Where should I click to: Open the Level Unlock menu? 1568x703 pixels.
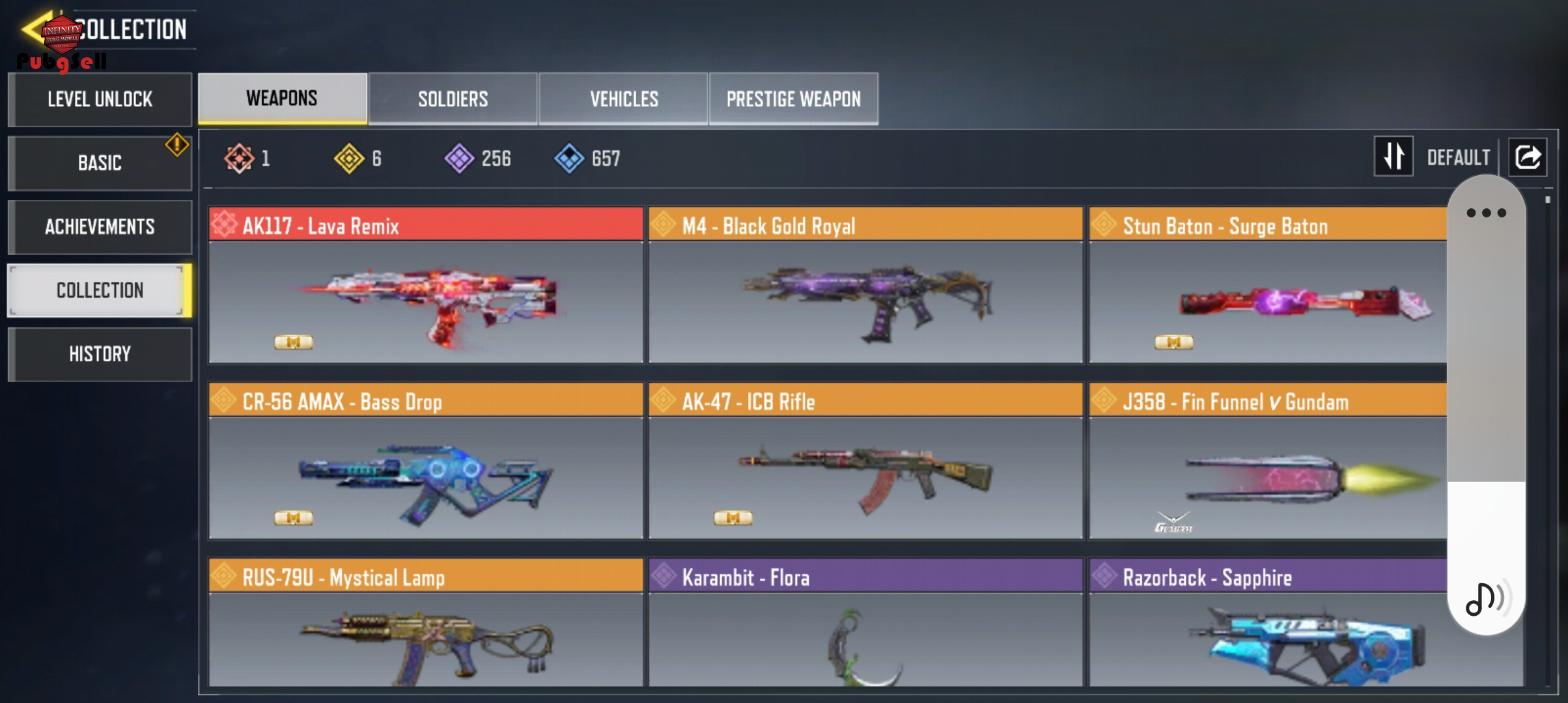(100, 99)
